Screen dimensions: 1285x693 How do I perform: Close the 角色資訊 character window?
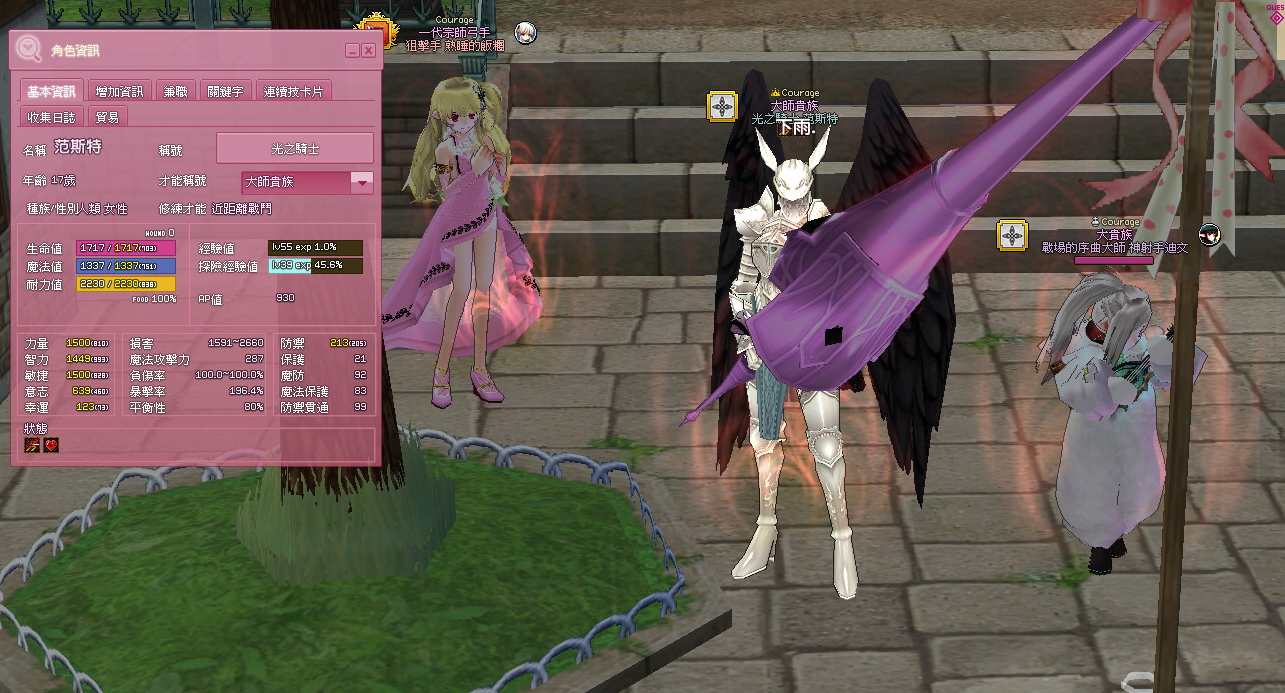coord(369,50)
